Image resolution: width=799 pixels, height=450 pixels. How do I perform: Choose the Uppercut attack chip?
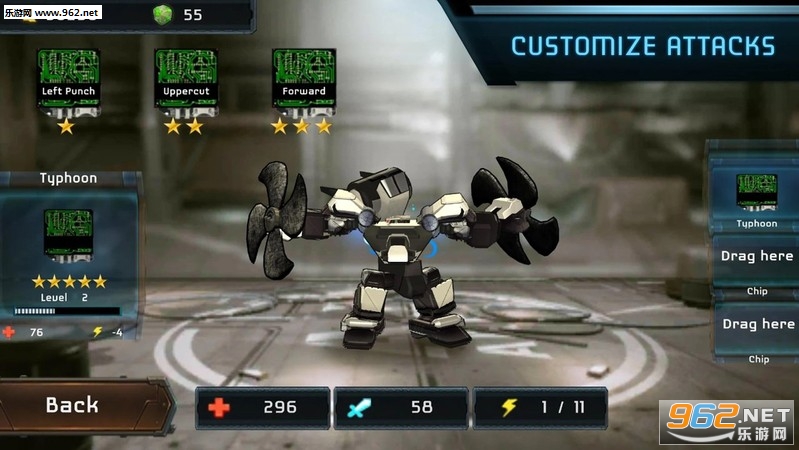(x=185, y=80)
